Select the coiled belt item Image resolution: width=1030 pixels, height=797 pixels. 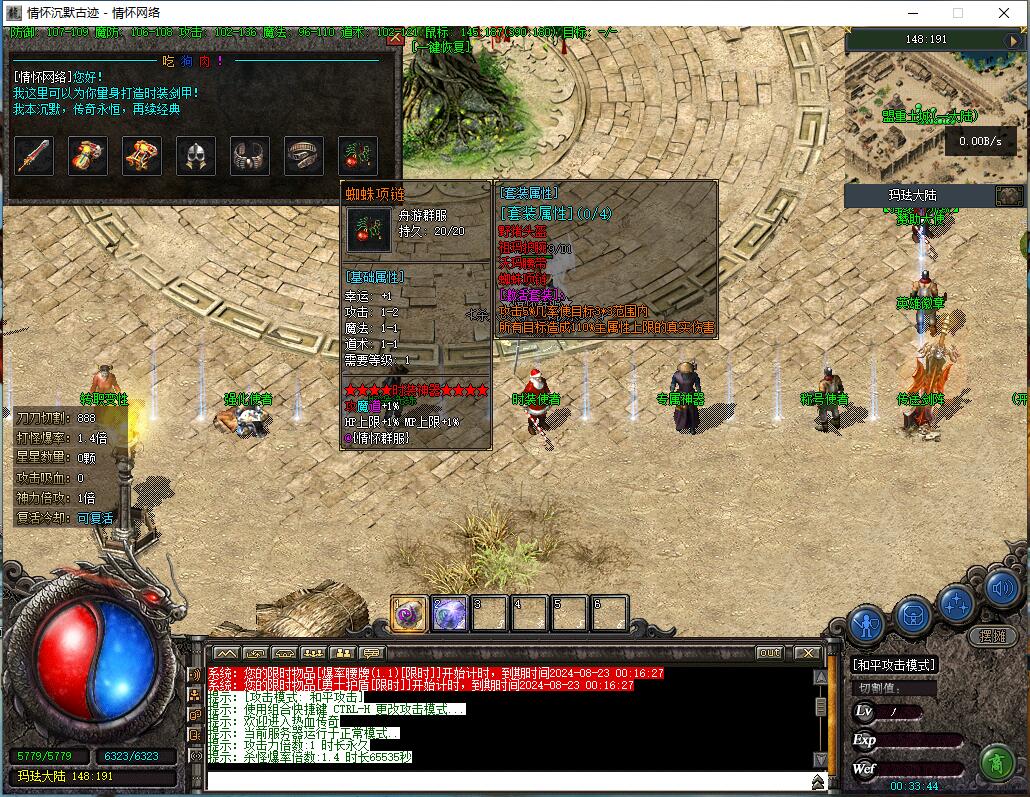coord(304,156)
